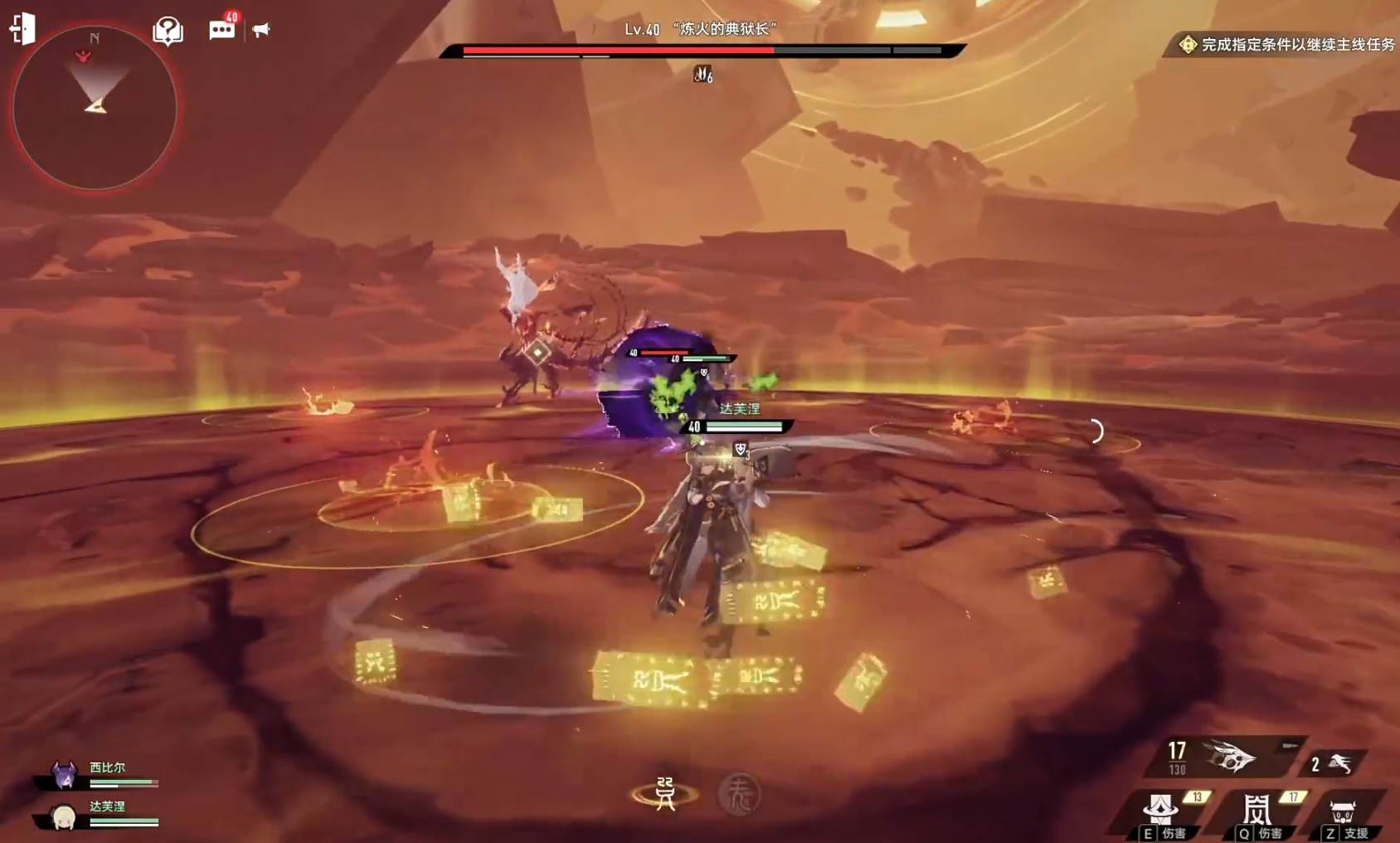
Task: Select the secondary weapon slot with count 2
Action: click(x=1333, y=763)
